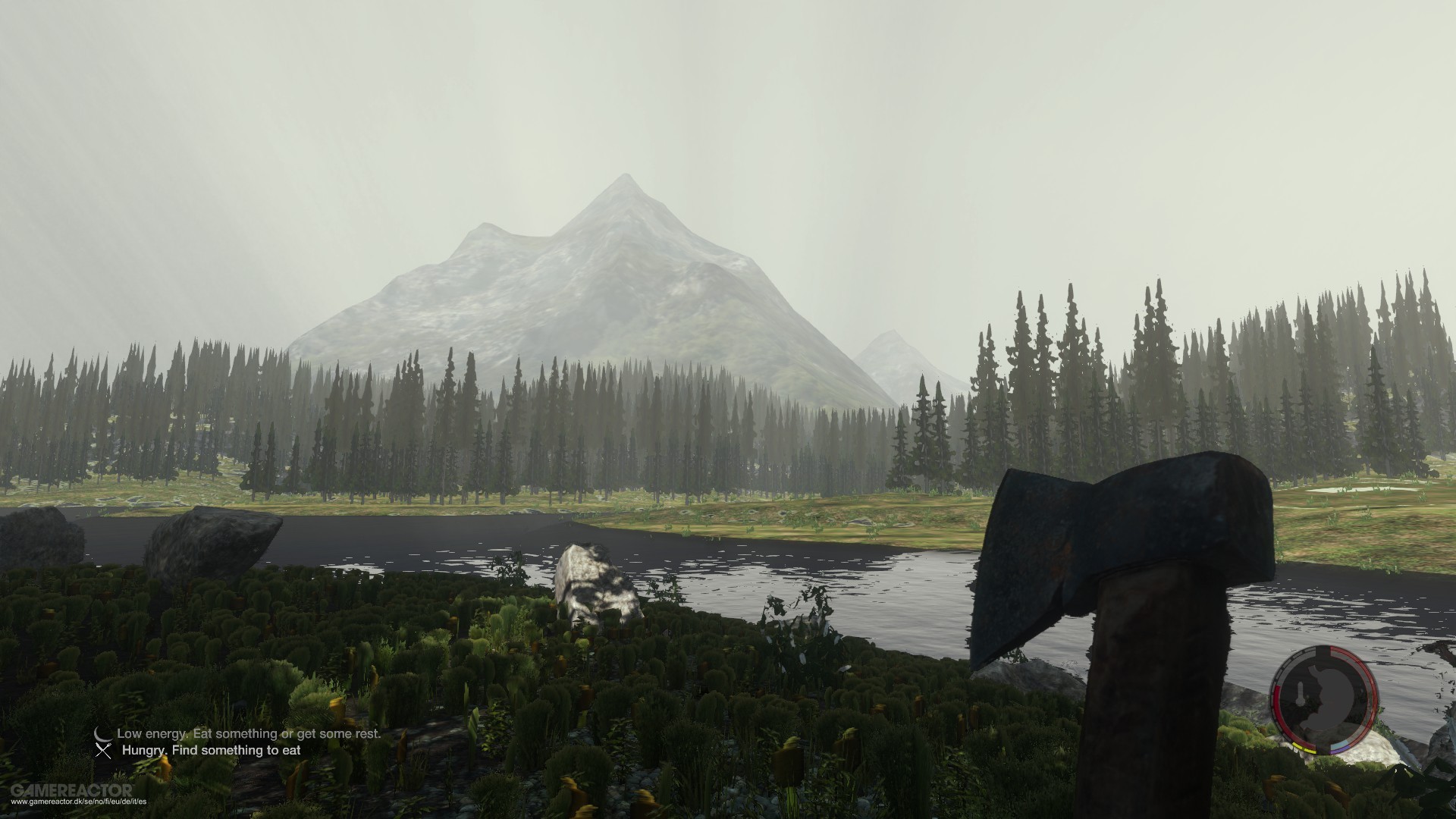This screenshot has width=1456, height=819.
Task: Click the yellow energy segment on the wheel
Action: 1306,748
